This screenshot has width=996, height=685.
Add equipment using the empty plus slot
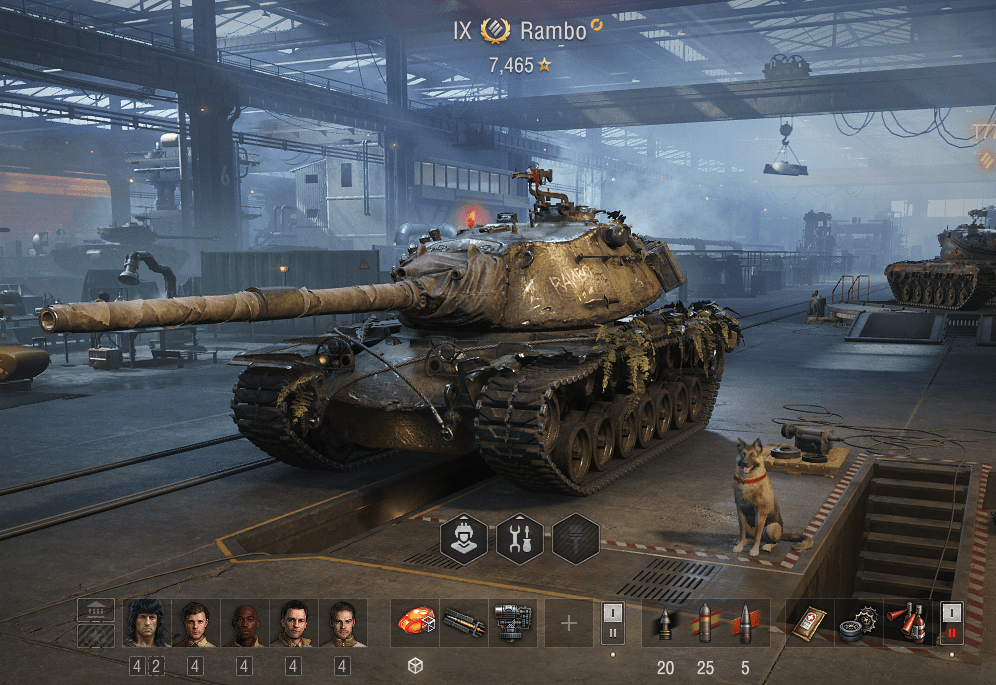click(569, 623)
